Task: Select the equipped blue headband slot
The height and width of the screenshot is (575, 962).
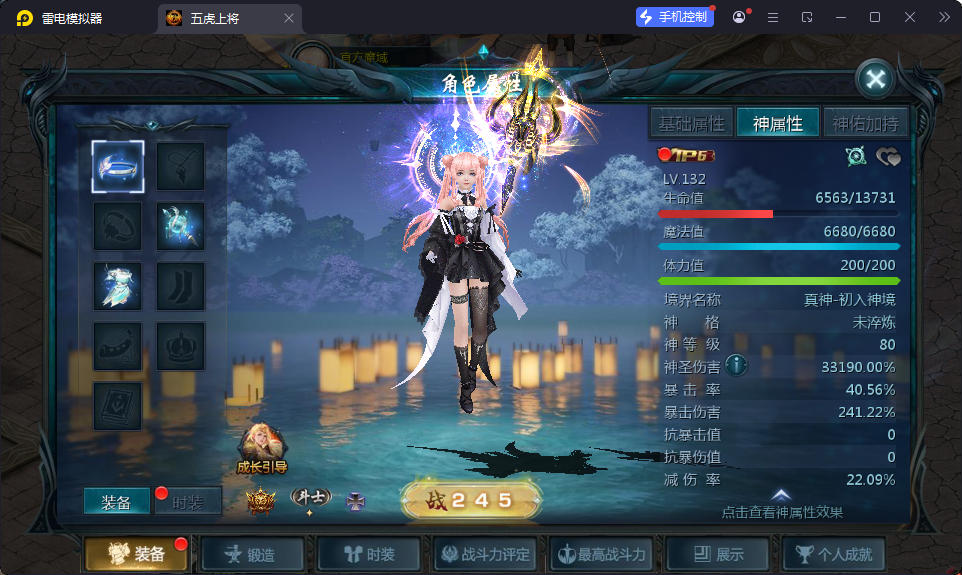Action: pyautogui.click(x=118, y=166)
